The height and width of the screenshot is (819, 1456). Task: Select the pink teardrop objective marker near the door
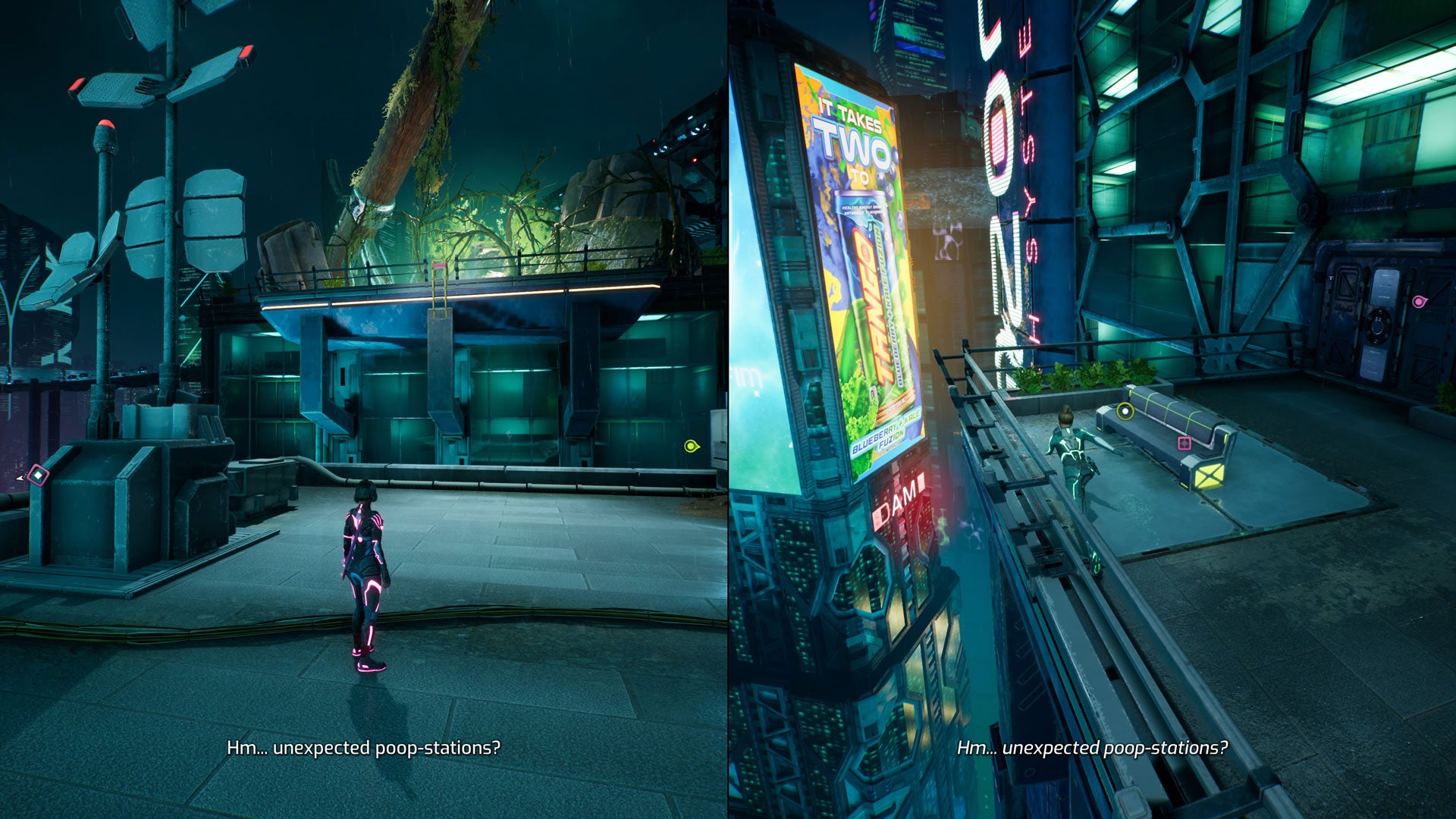1420,301
